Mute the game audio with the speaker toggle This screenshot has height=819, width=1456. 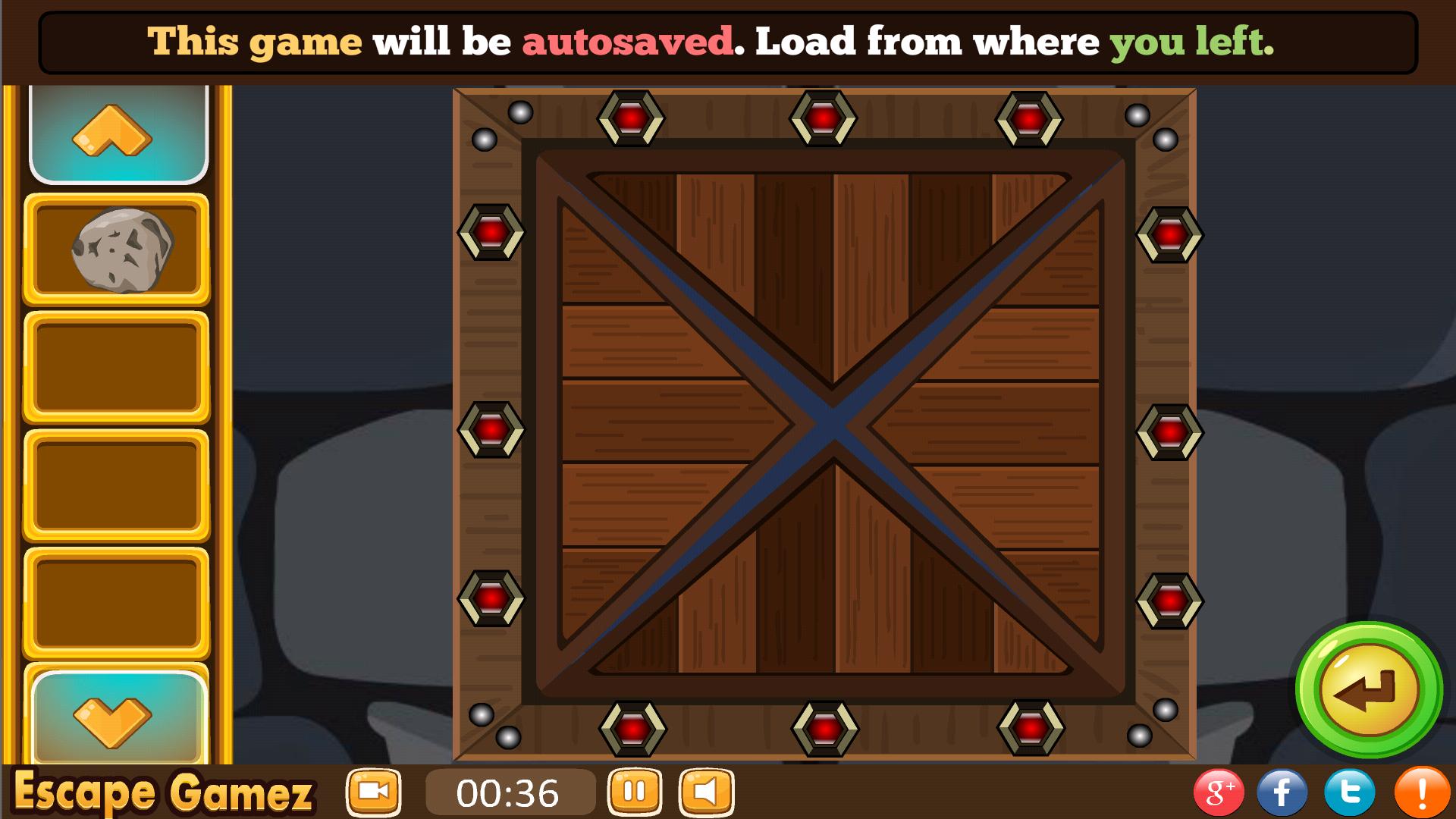705,792
